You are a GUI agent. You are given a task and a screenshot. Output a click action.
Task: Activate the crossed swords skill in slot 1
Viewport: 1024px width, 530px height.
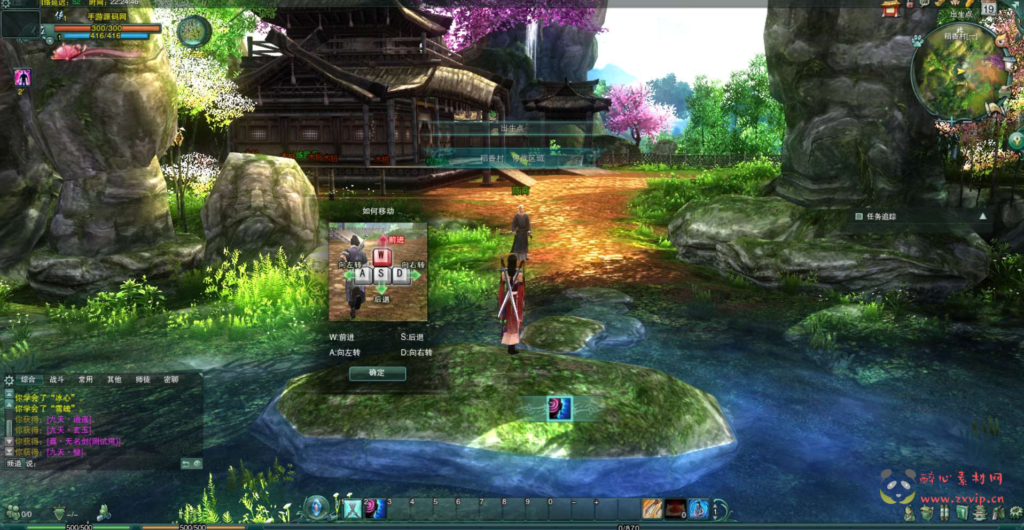[x=352, y=509]
